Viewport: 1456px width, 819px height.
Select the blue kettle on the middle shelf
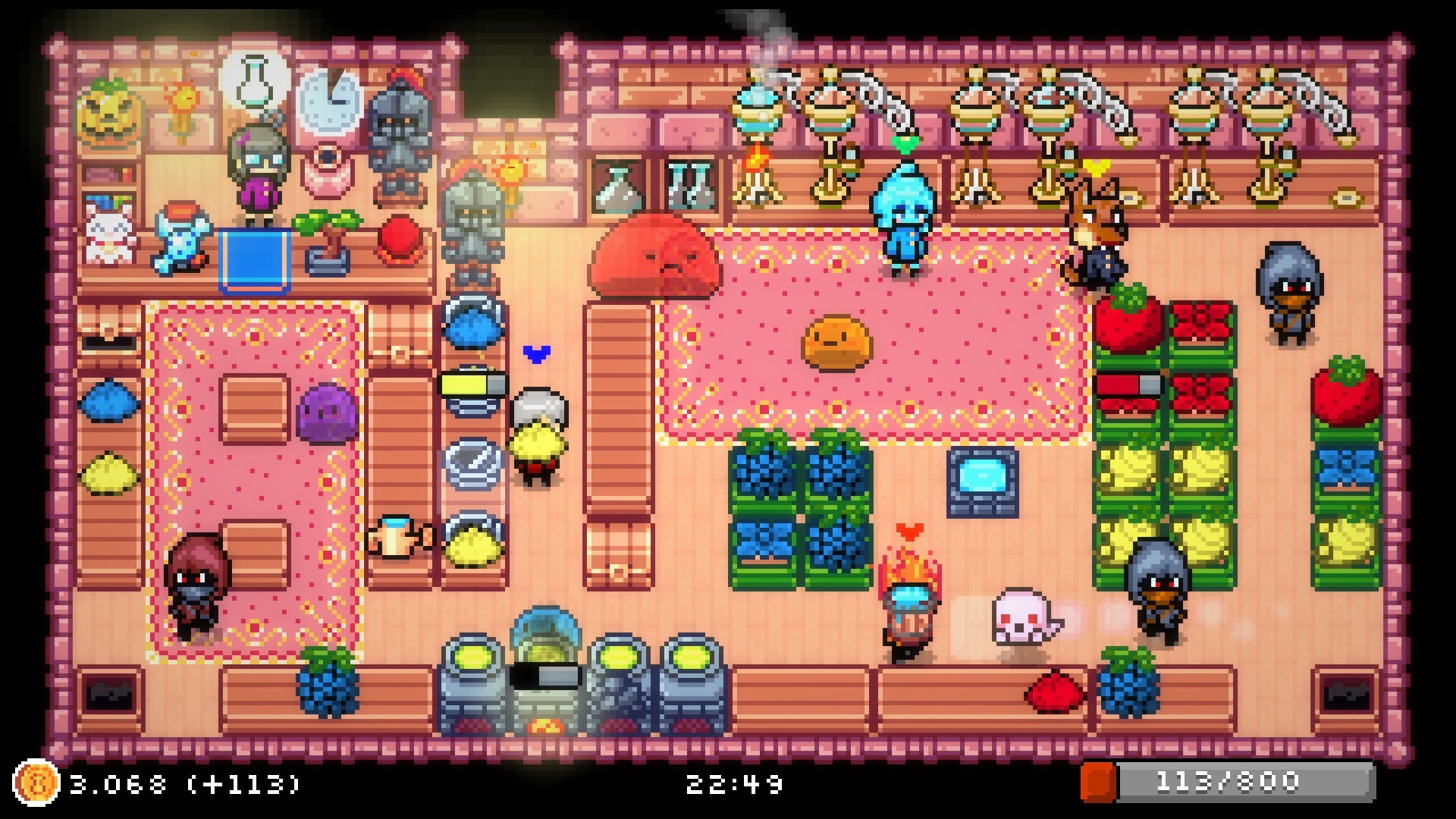tap(474, 325)
